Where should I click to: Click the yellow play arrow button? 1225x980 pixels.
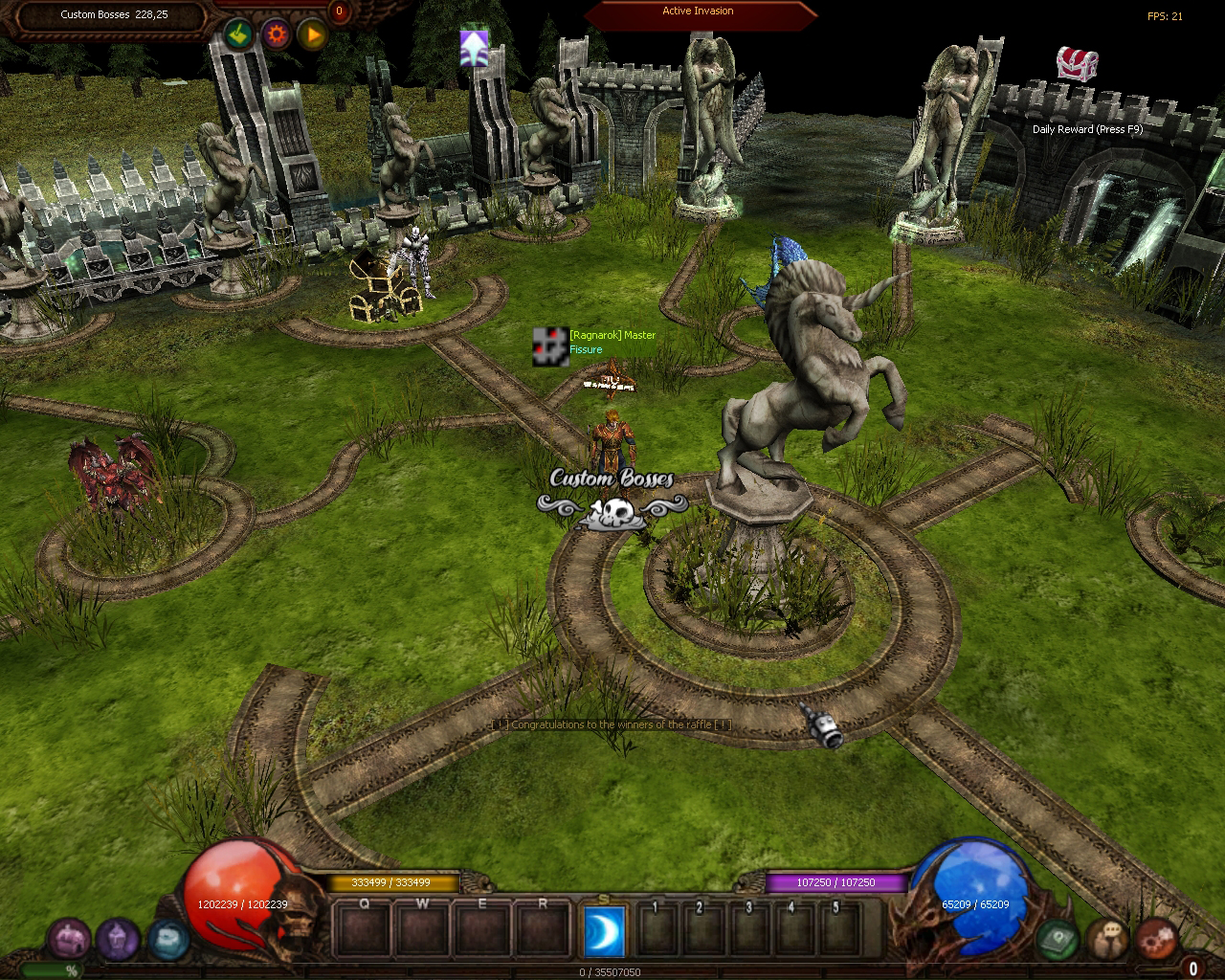pyautogui.click(x=312, y=35)
